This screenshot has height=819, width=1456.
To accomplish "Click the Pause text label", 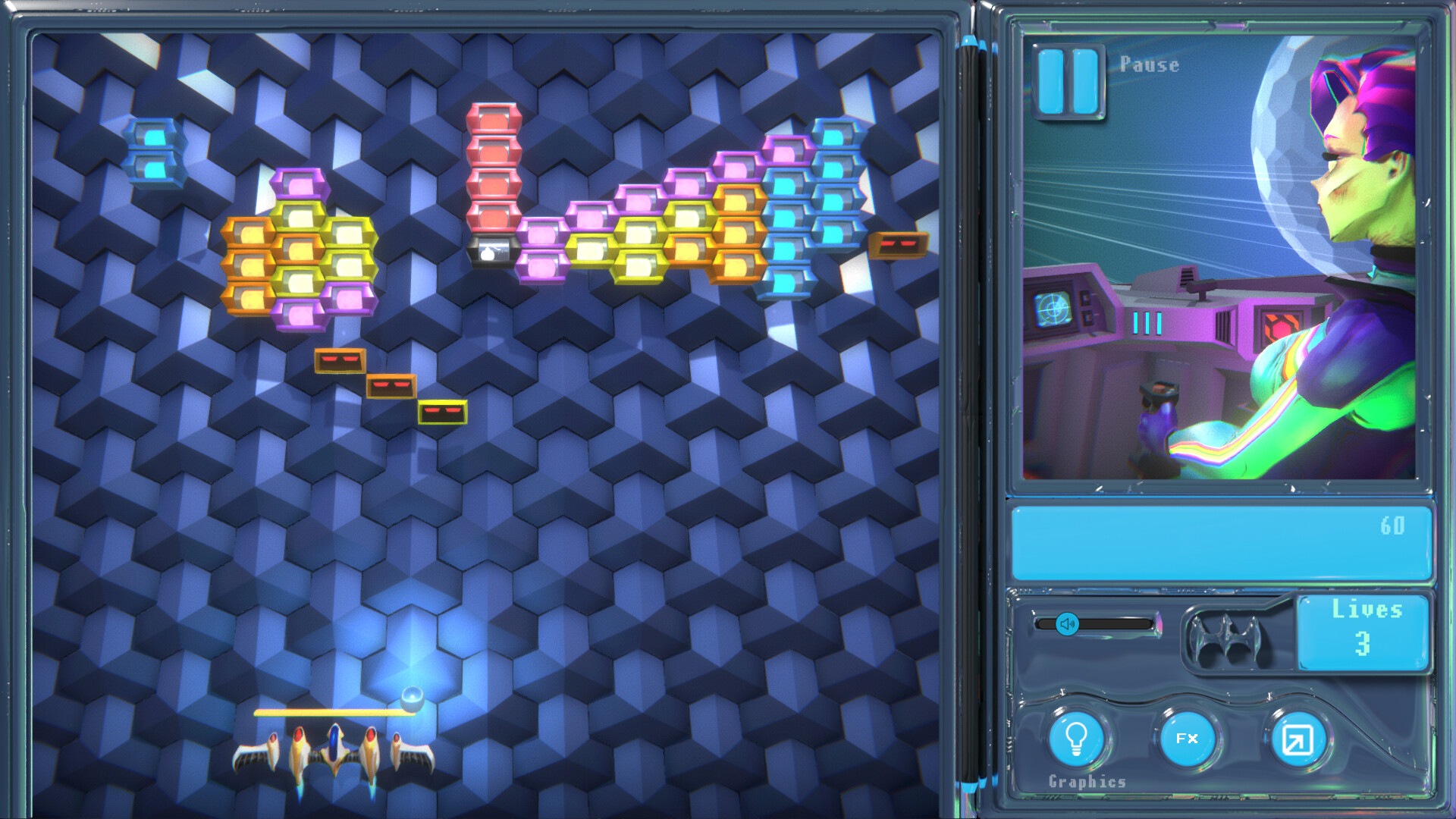I will [x=1149, y=65].
